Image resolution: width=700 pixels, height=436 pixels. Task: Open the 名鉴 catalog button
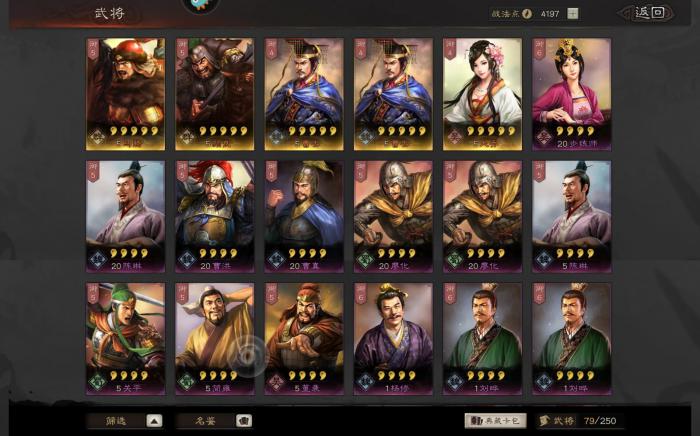pyautogui.click(x=214, y=421)
